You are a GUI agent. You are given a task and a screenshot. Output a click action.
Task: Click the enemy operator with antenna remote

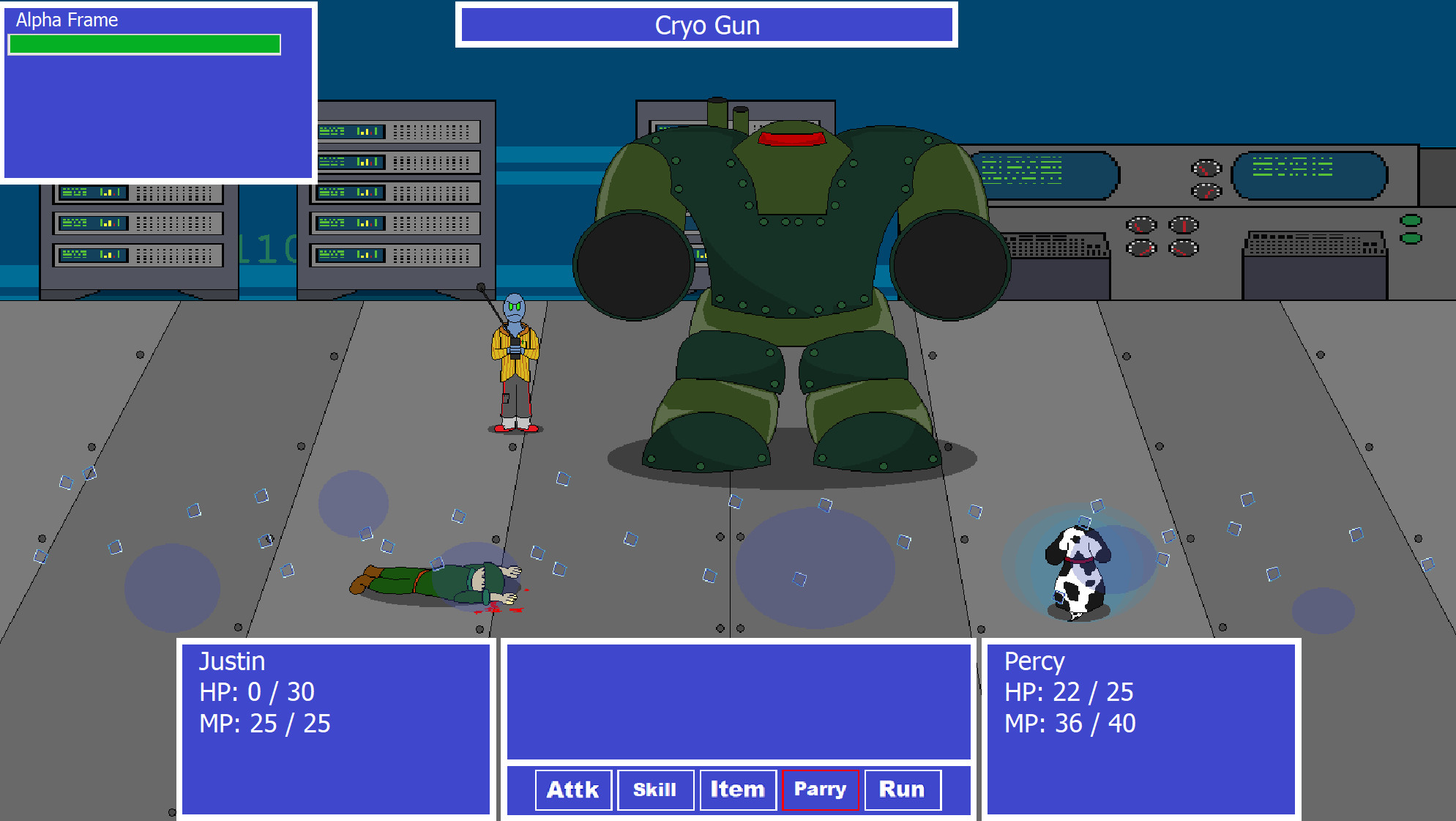point(515,359)
